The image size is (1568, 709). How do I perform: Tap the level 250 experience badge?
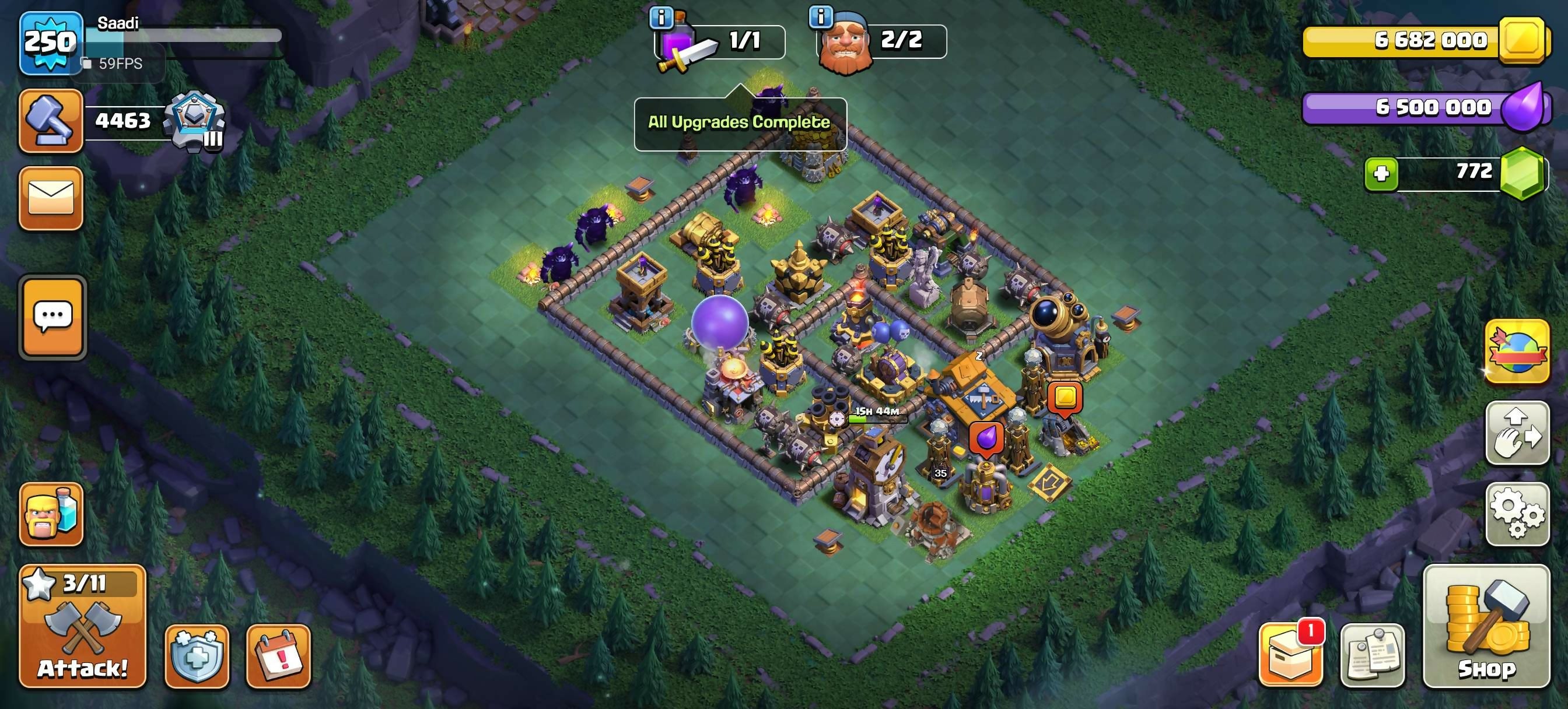point(51,43)
